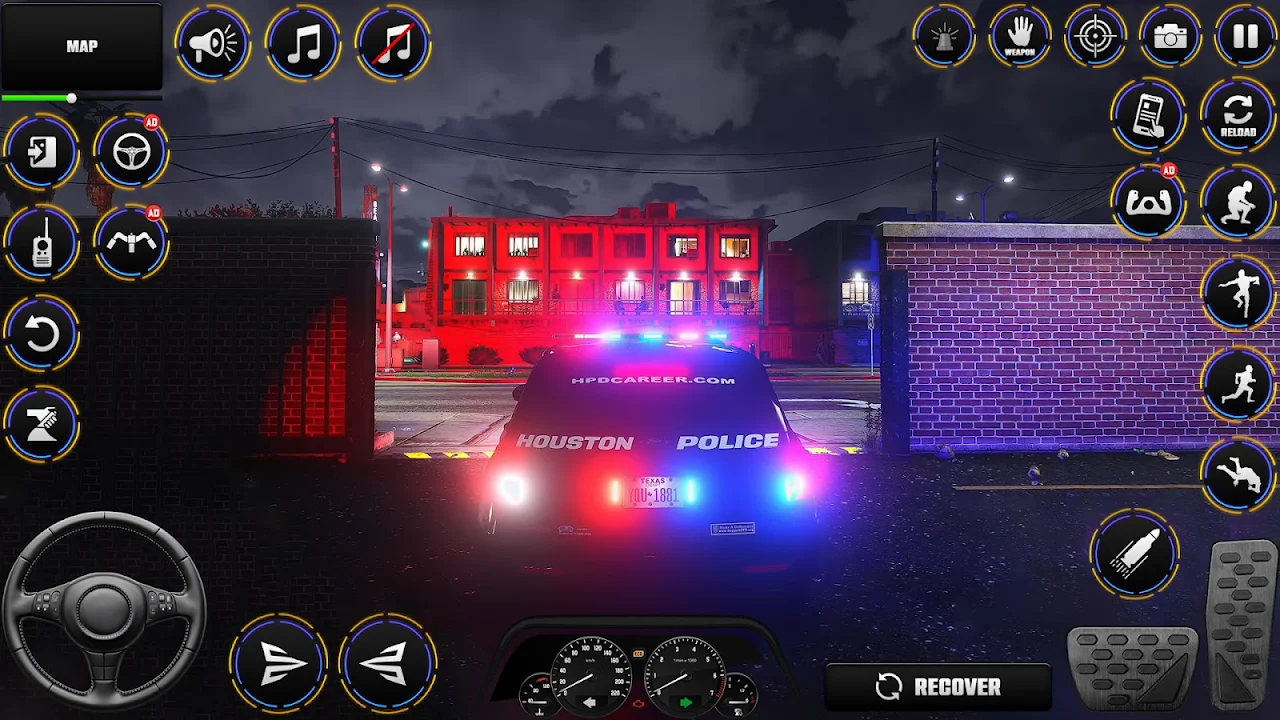1280x720 pixels.
Task: Signal with the left turn arrow
Action: click(388, 663)
